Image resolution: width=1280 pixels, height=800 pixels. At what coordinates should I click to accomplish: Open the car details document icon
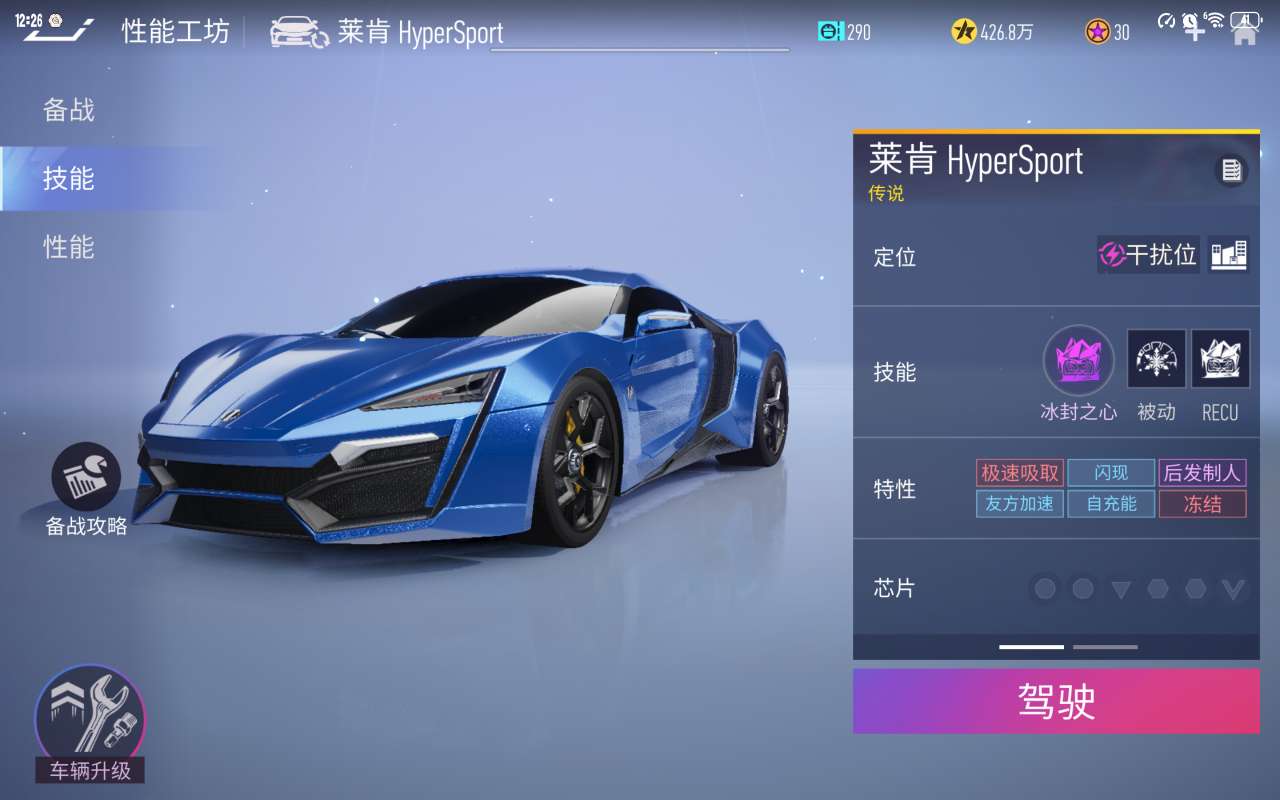click(x=1231, y=171)
